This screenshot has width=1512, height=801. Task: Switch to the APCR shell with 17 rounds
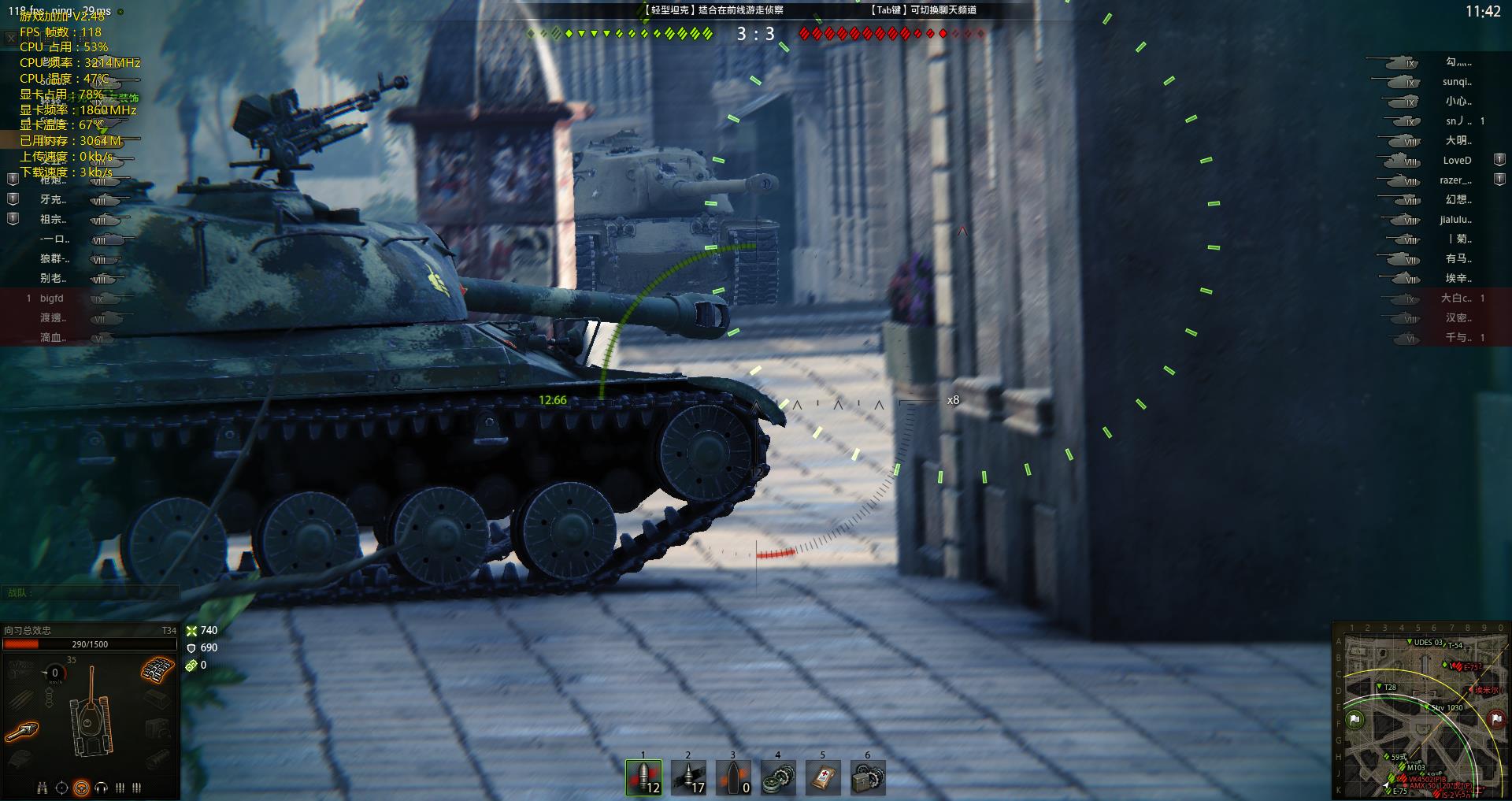[688, 777]
